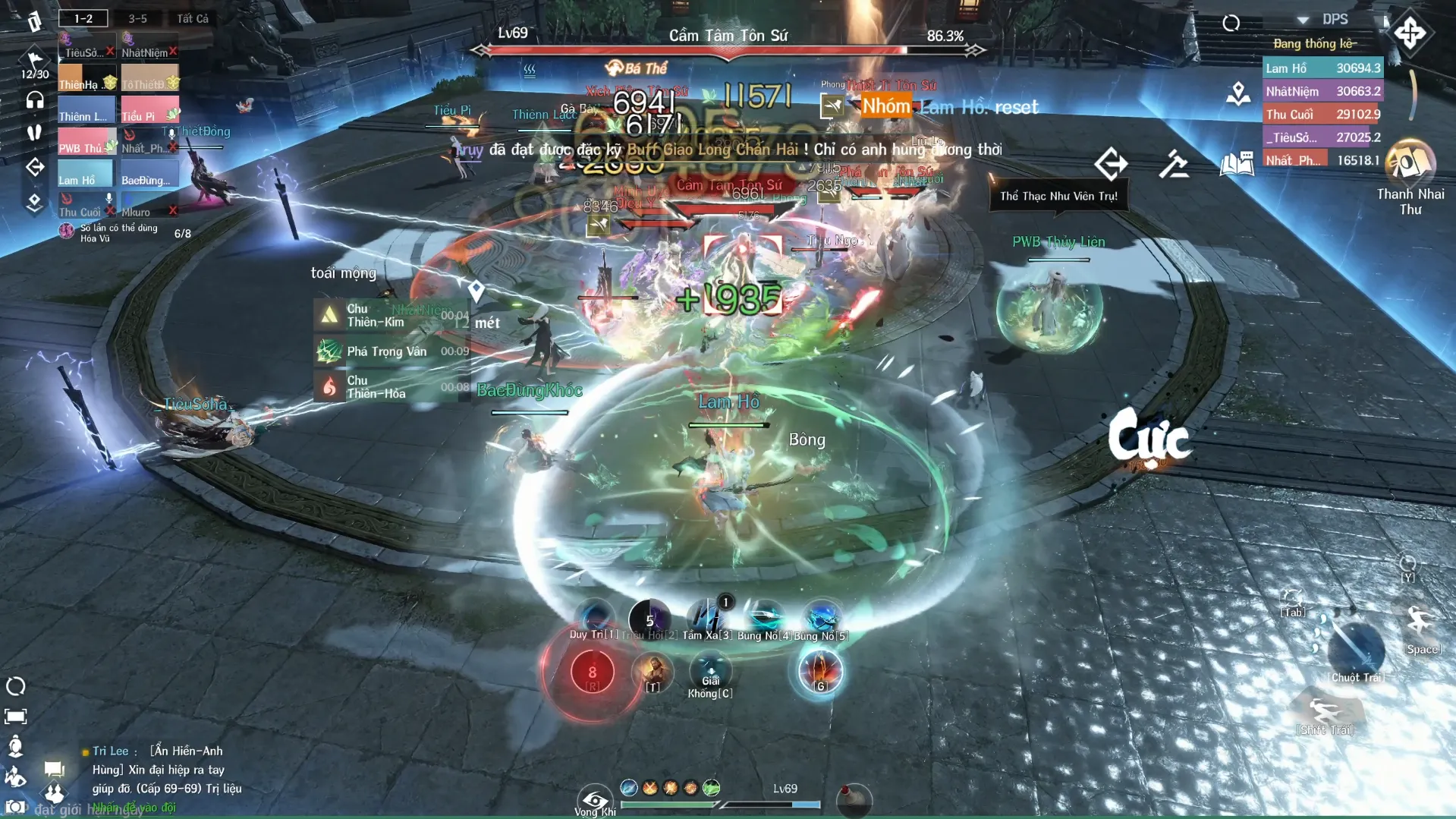Viewport: 1456px width, 819px height.
Task: Open the chat bubble window
Action: [x=54, y=769]
